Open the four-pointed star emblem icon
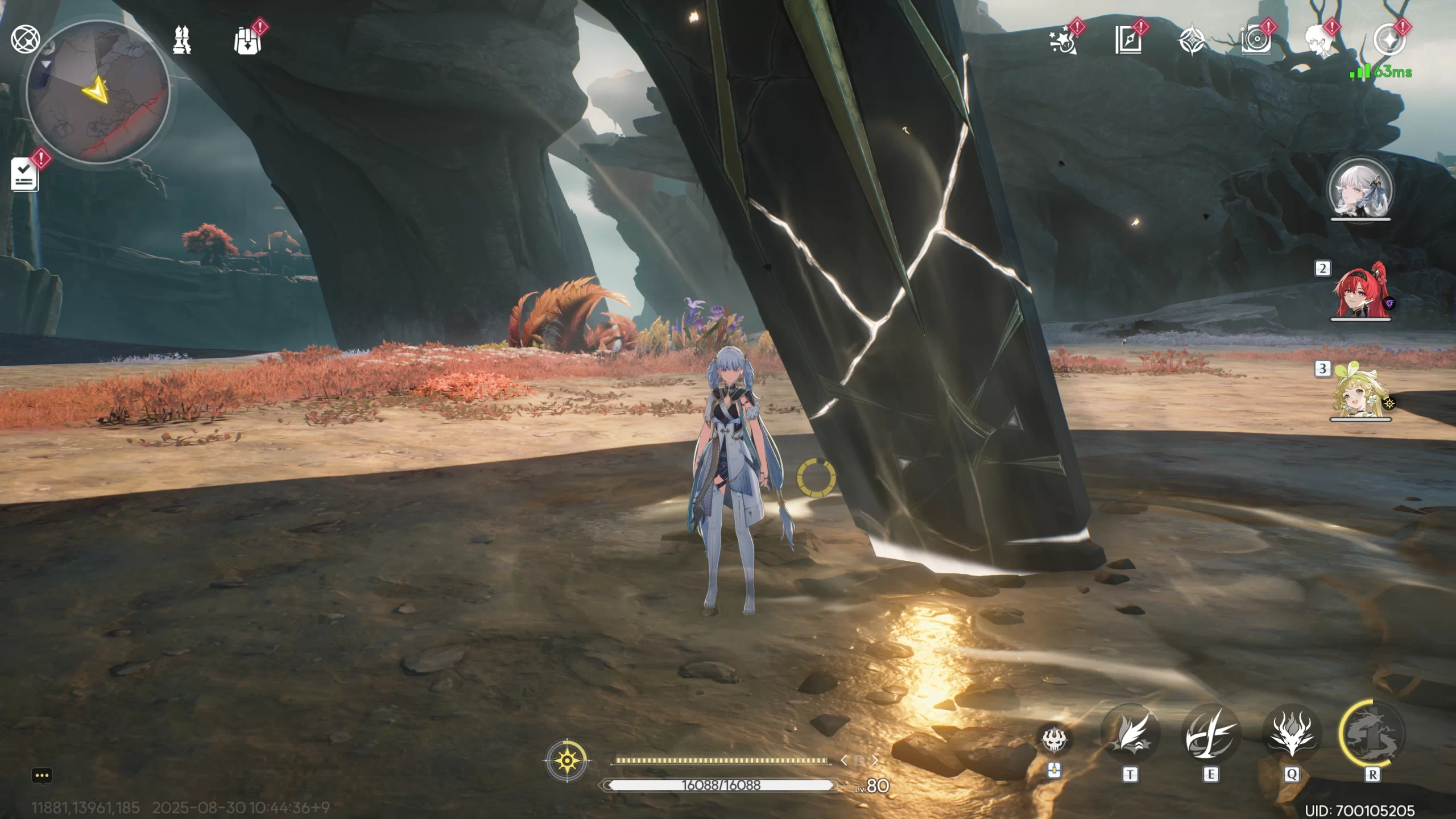This screenshot has width=1456, height=819. [1191, 41]
